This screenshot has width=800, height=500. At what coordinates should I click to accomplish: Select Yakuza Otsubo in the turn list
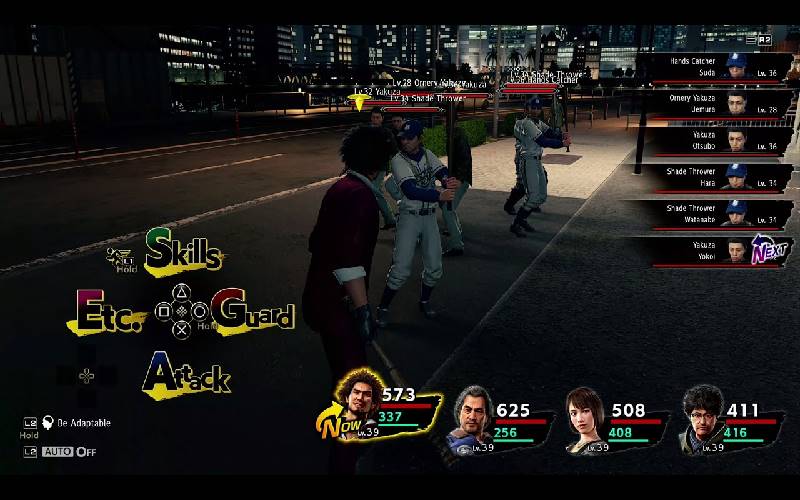point(712,140)
